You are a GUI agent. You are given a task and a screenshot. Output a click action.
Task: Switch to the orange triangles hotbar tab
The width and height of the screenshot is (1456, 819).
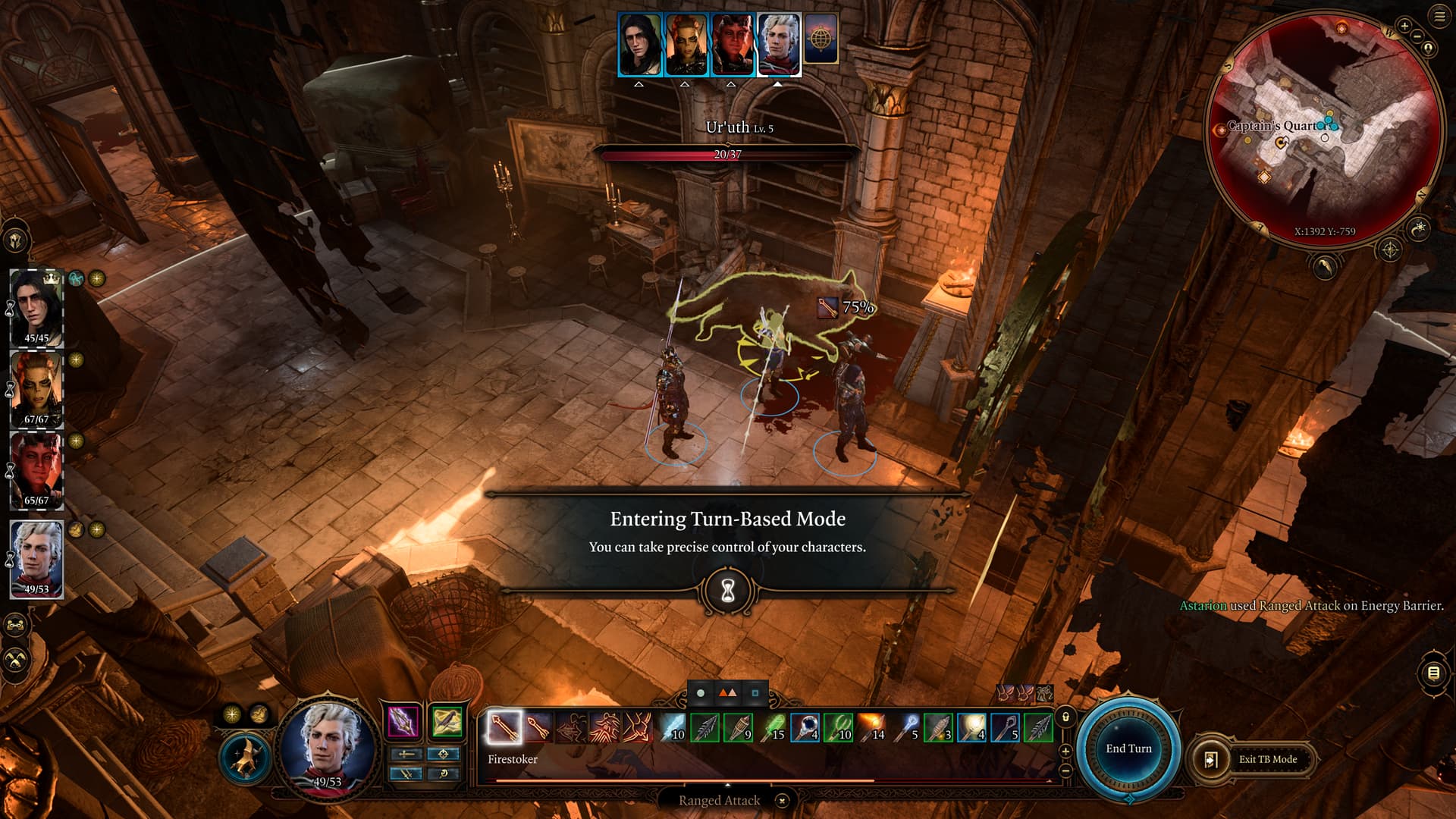727,692
